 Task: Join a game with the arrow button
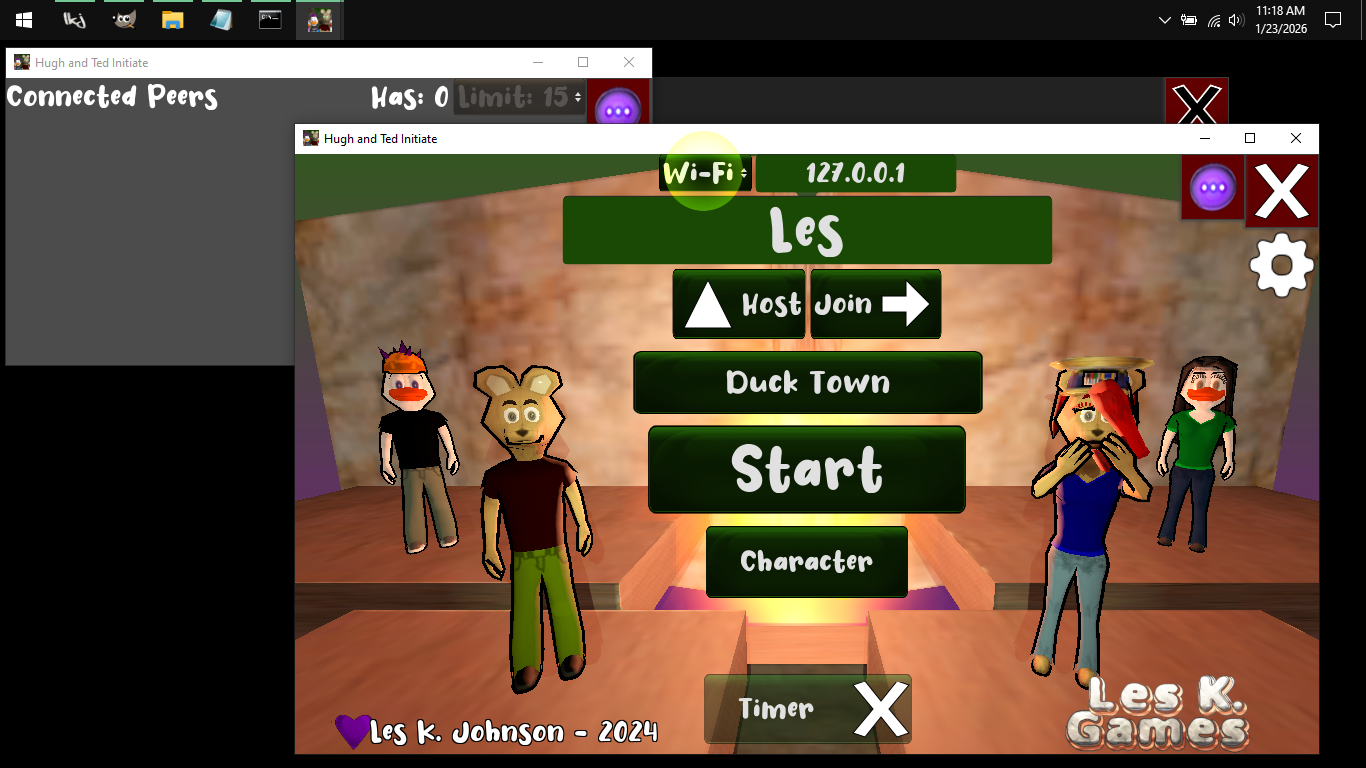875,304
